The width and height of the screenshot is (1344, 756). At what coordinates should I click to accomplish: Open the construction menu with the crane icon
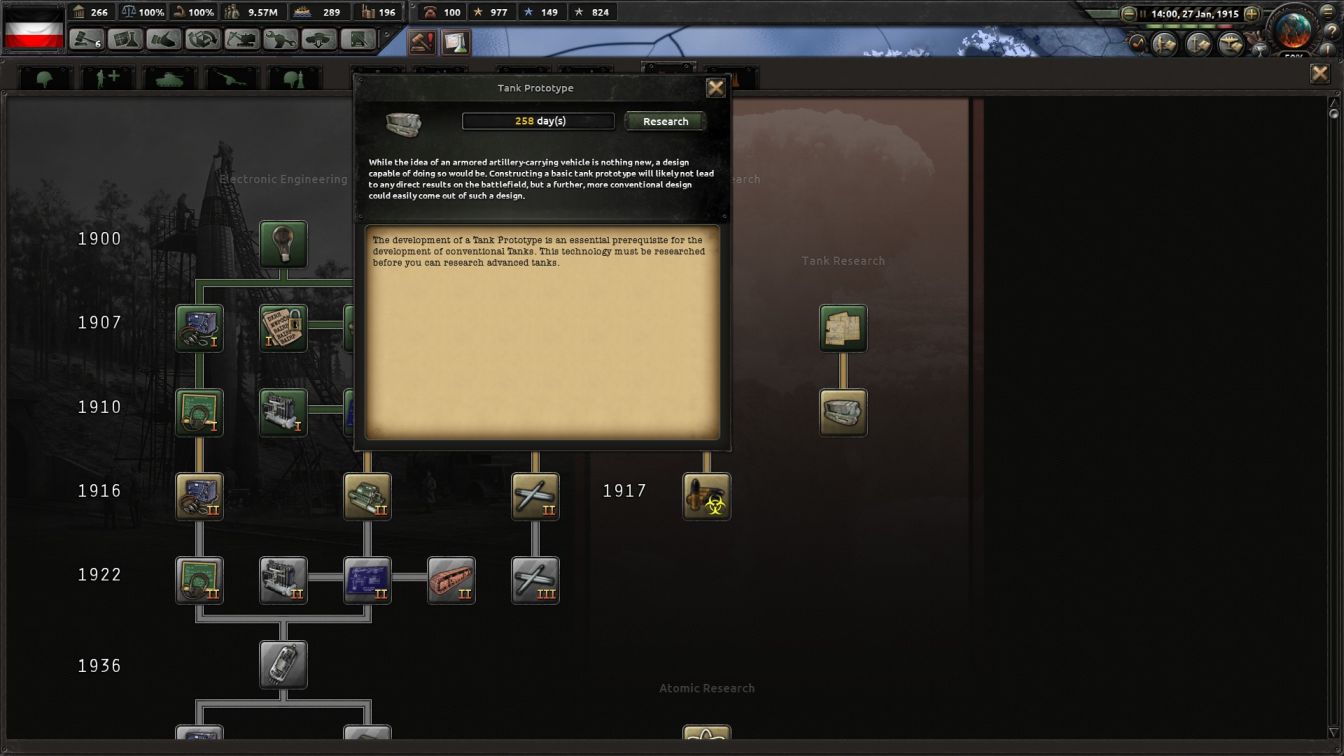click(x=242, y=41)
